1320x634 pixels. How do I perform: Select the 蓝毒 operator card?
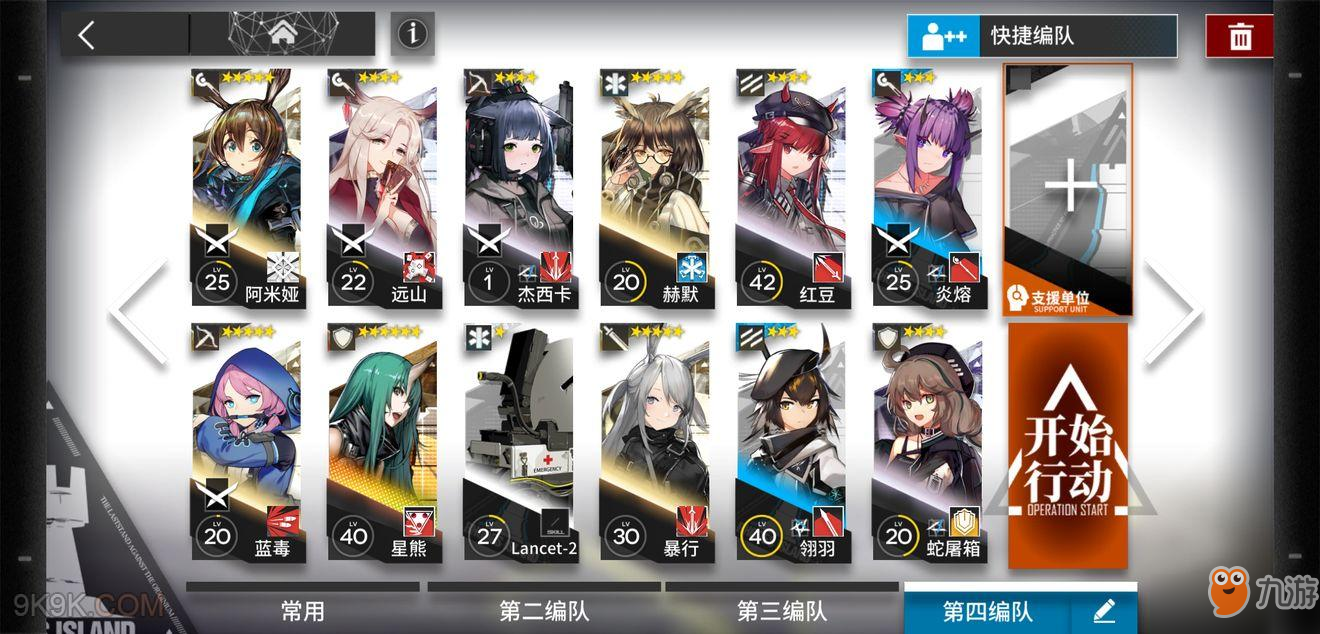246,442
